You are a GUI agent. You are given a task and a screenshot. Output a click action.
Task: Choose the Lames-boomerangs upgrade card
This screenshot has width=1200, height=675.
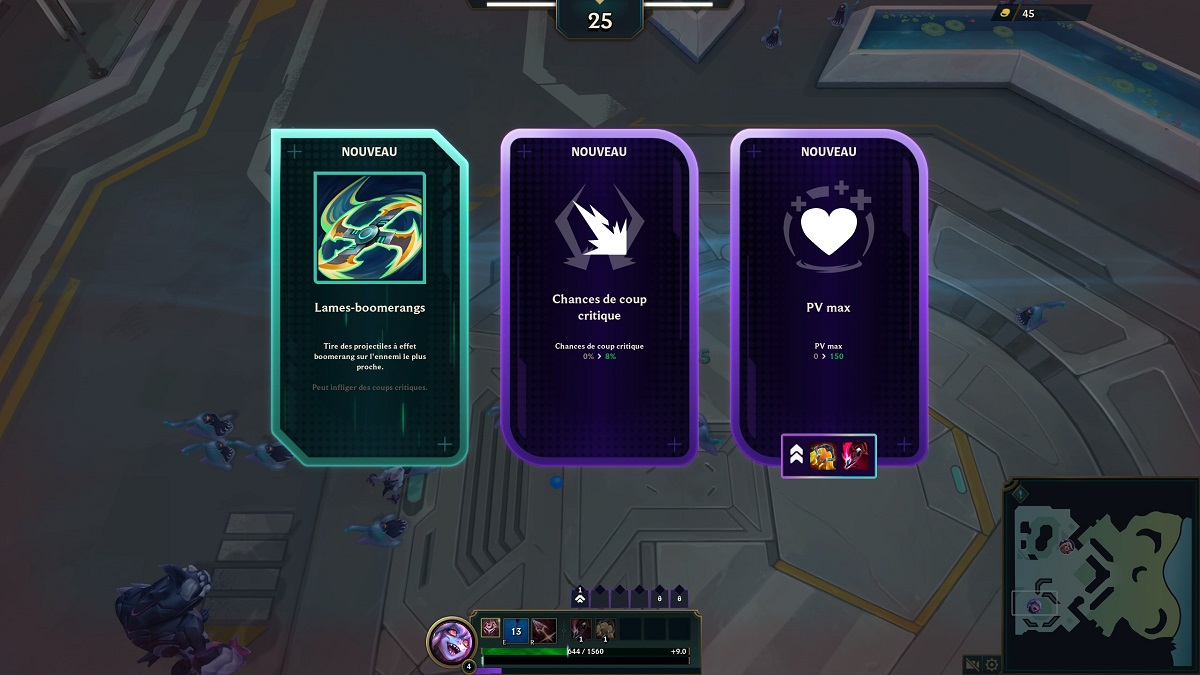click(x=369, y=297)
